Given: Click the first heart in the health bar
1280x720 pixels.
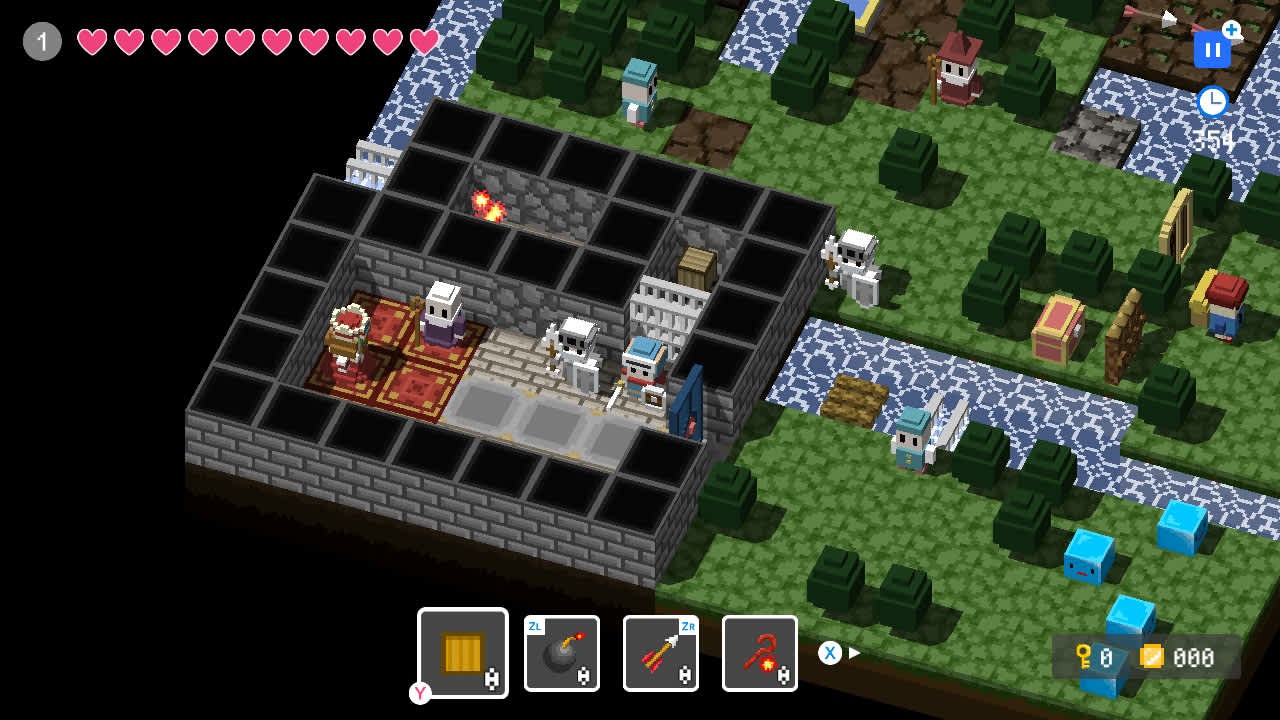Looking at the screenshot, I should (91, 41).
